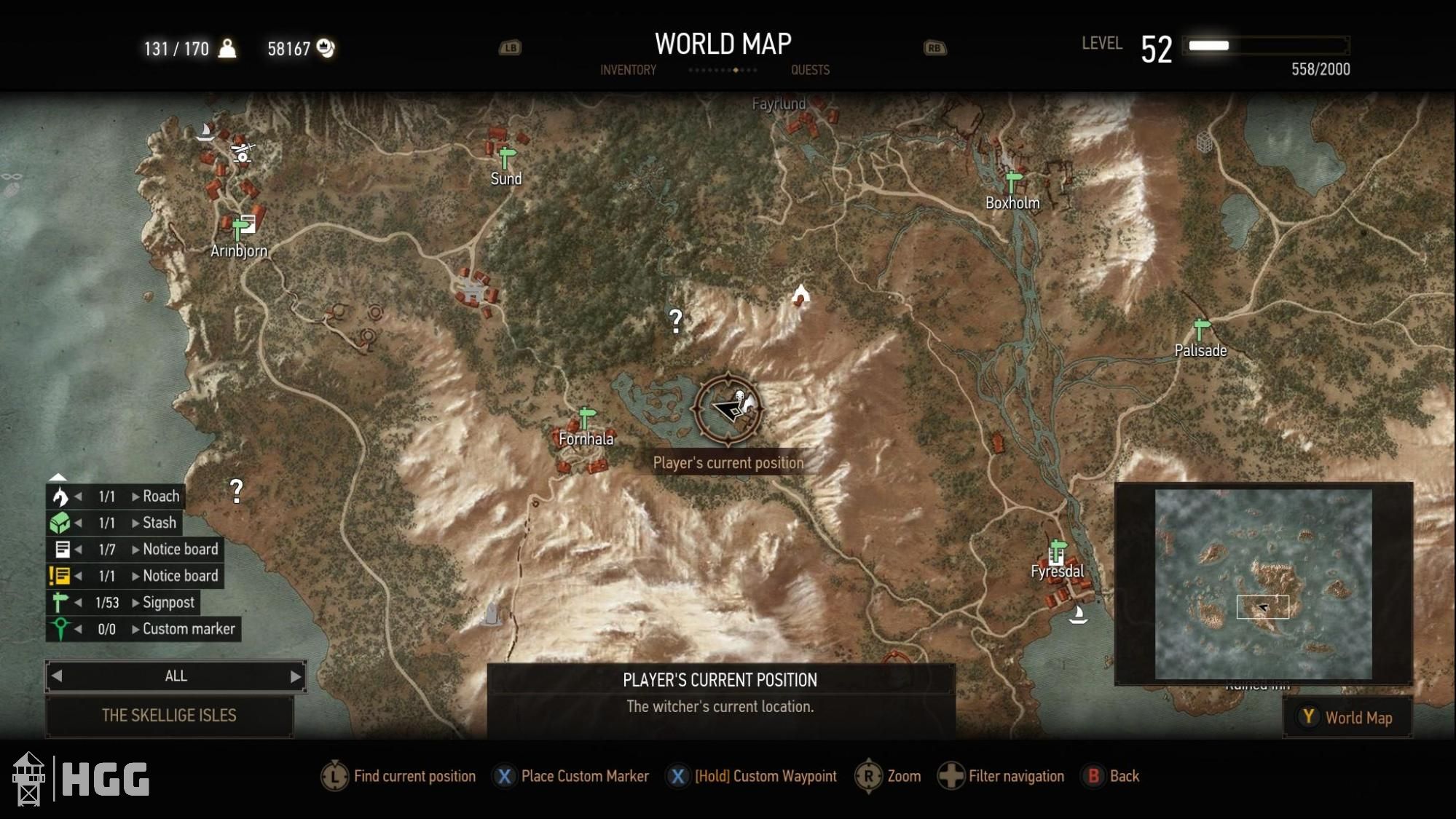Click the Roach icon in the legend
The image size is (1456, 819).
[x=62, y=496]
